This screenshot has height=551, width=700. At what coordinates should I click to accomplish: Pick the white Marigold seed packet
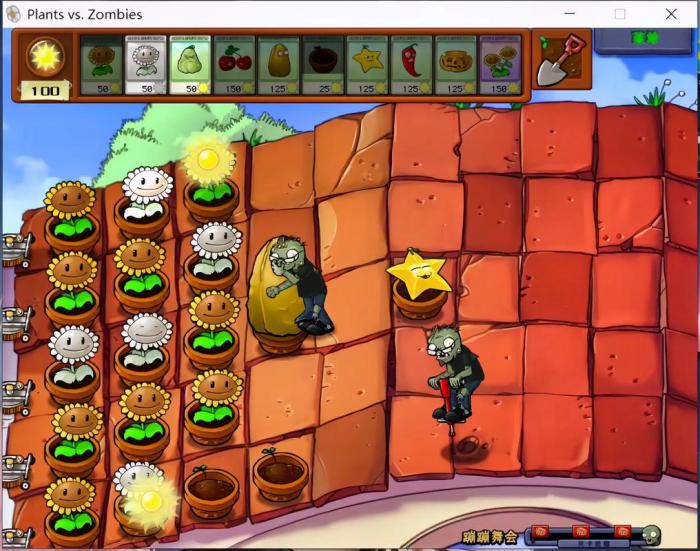click(x=145, y=65)
